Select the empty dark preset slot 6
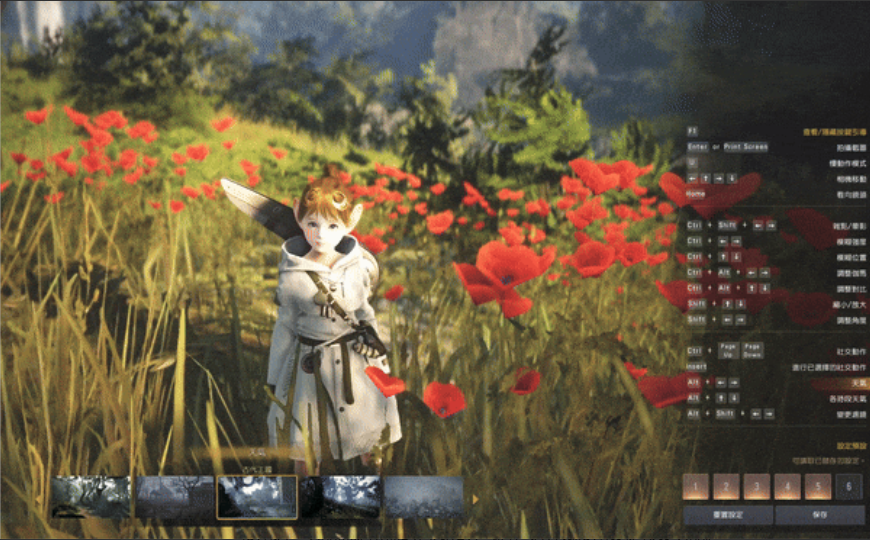This screenshot has height=540, width=870. tap(849, 487)
